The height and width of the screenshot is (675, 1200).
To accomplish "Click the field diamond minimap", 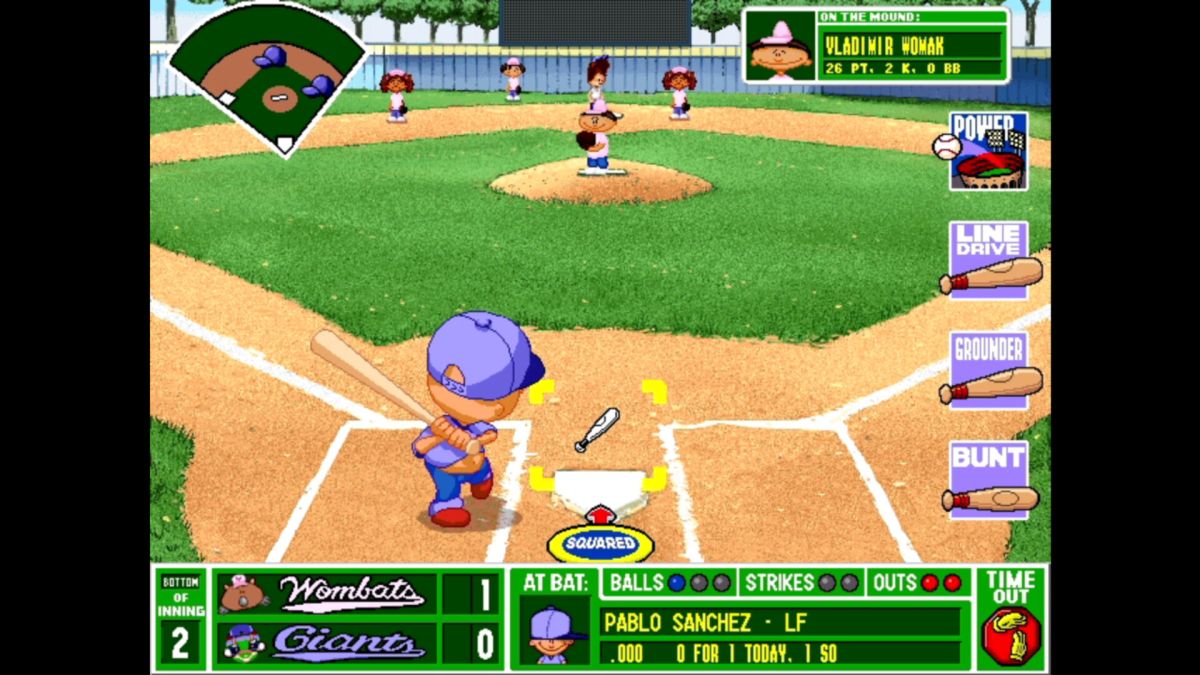I will pyautogui.click(x=269, y=77).
